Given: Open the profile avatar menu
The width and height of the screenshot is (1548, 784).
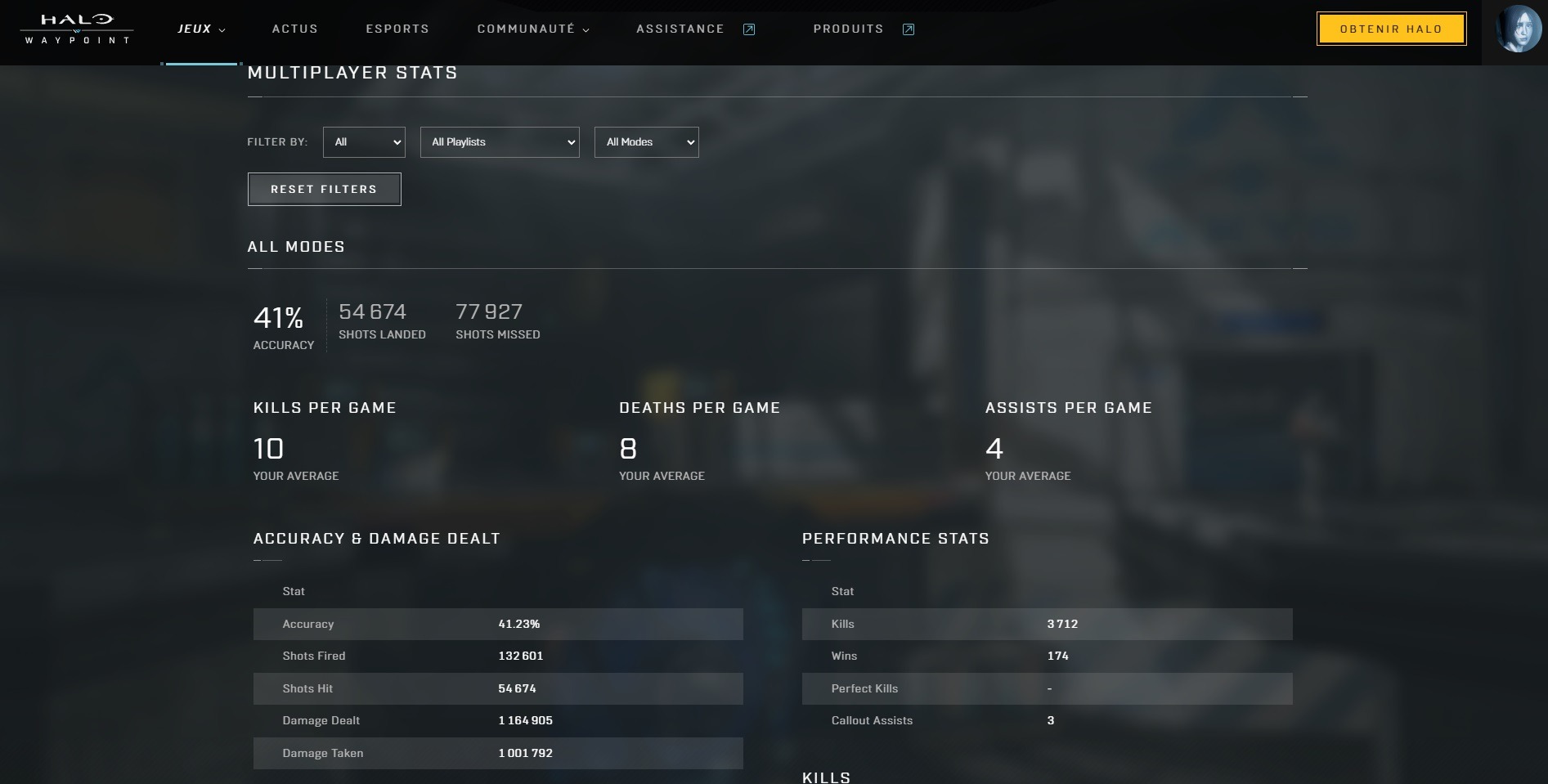Looking at the screenshot, I should tap(1518, 29).
